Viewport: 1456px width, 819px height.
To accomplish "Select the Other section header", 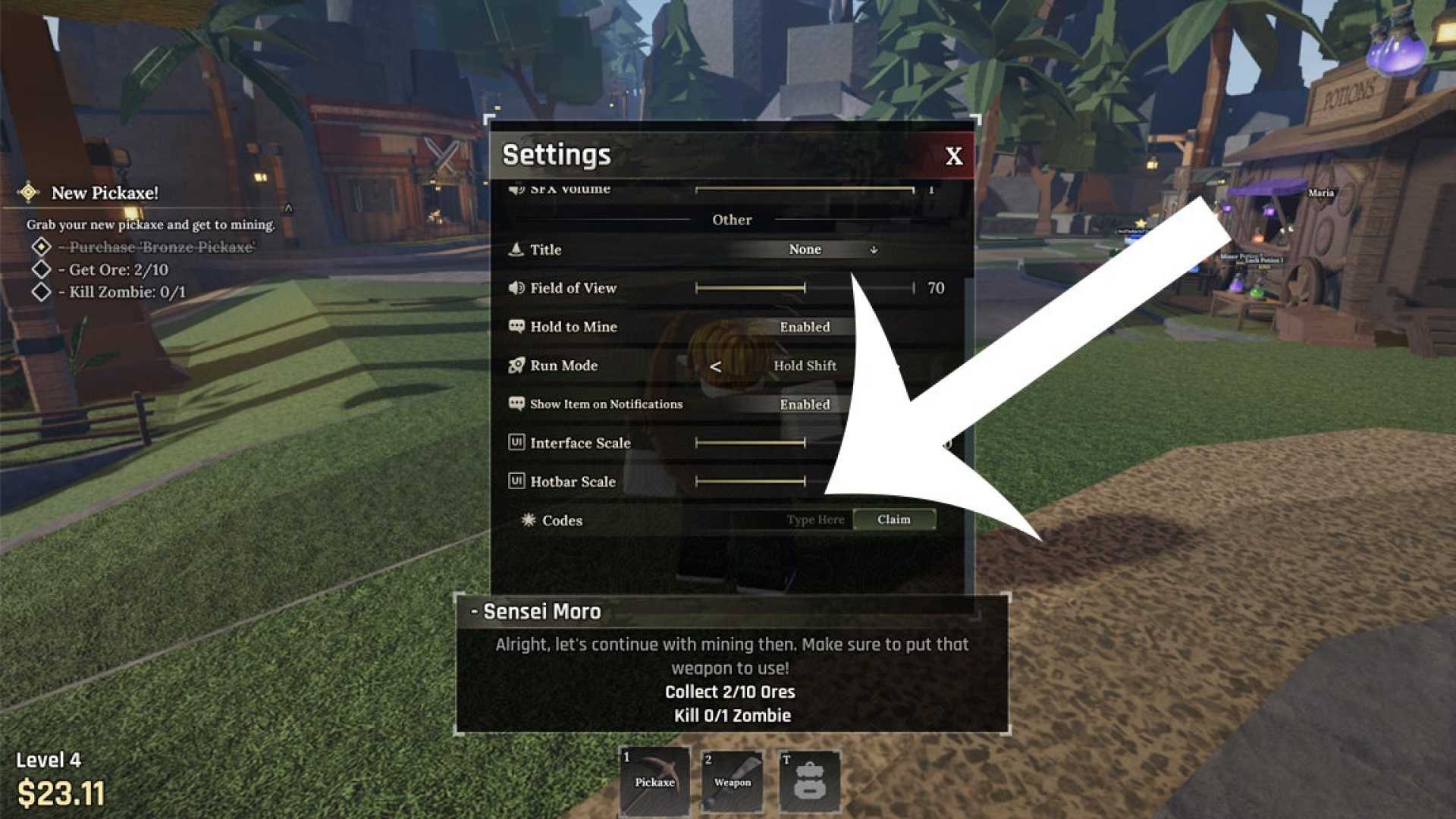I will (x=732, y=219).
